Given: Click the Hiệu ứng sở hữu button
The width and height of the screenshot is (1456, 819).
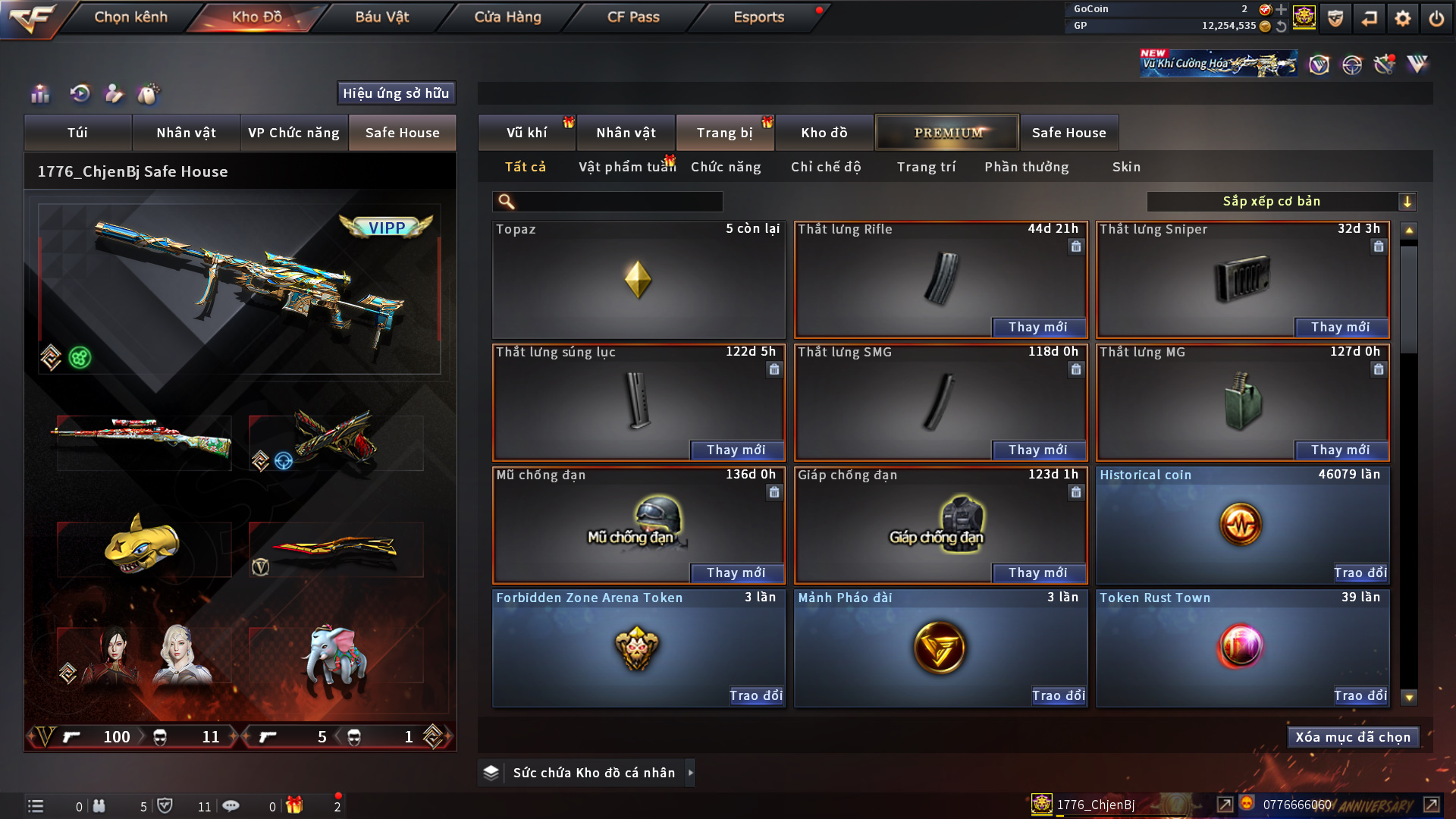Looking at the screenshot, I should click(x=396, y=93).
